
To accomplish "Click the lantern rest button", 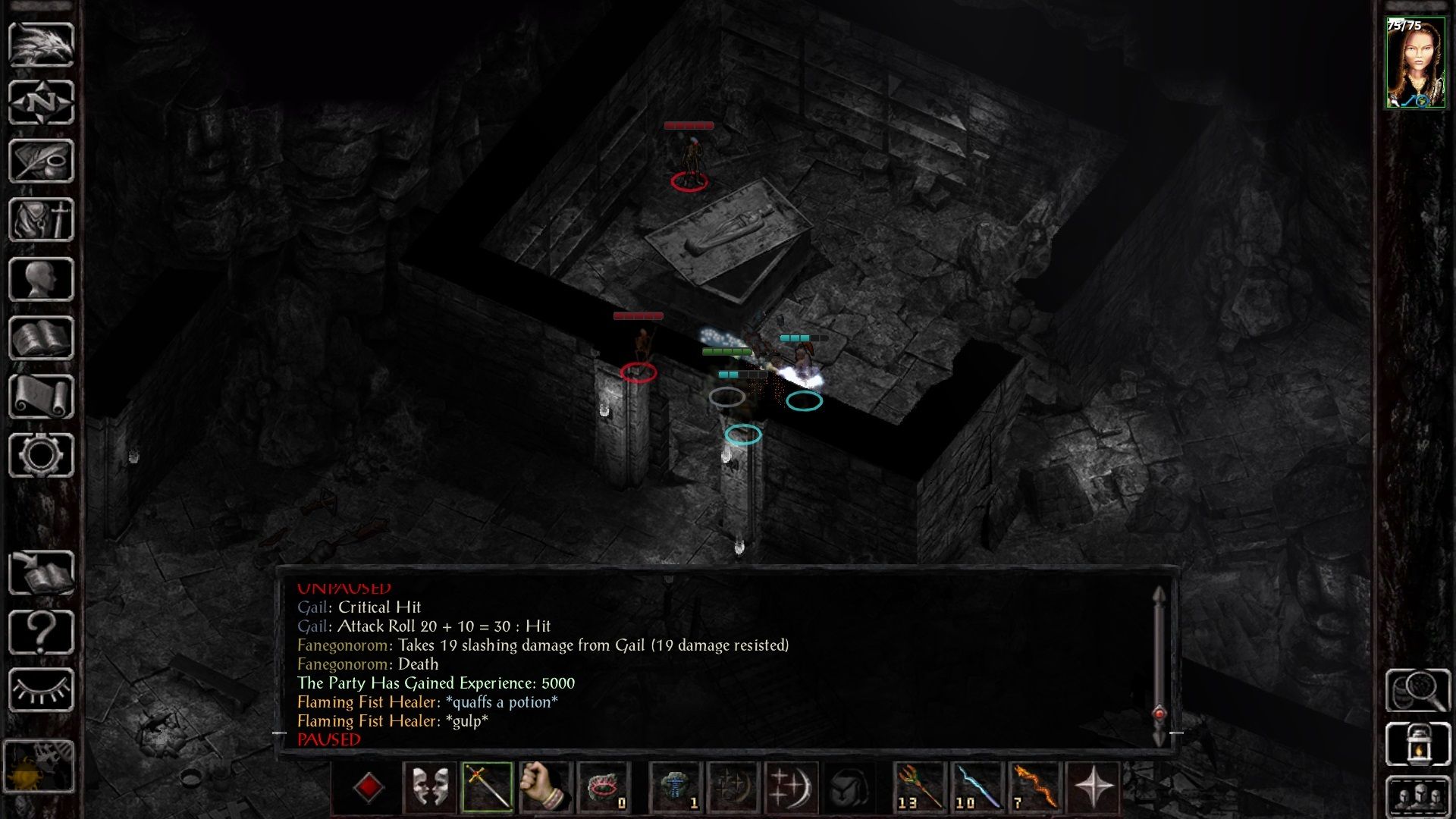I will (x=1417, y=743).
